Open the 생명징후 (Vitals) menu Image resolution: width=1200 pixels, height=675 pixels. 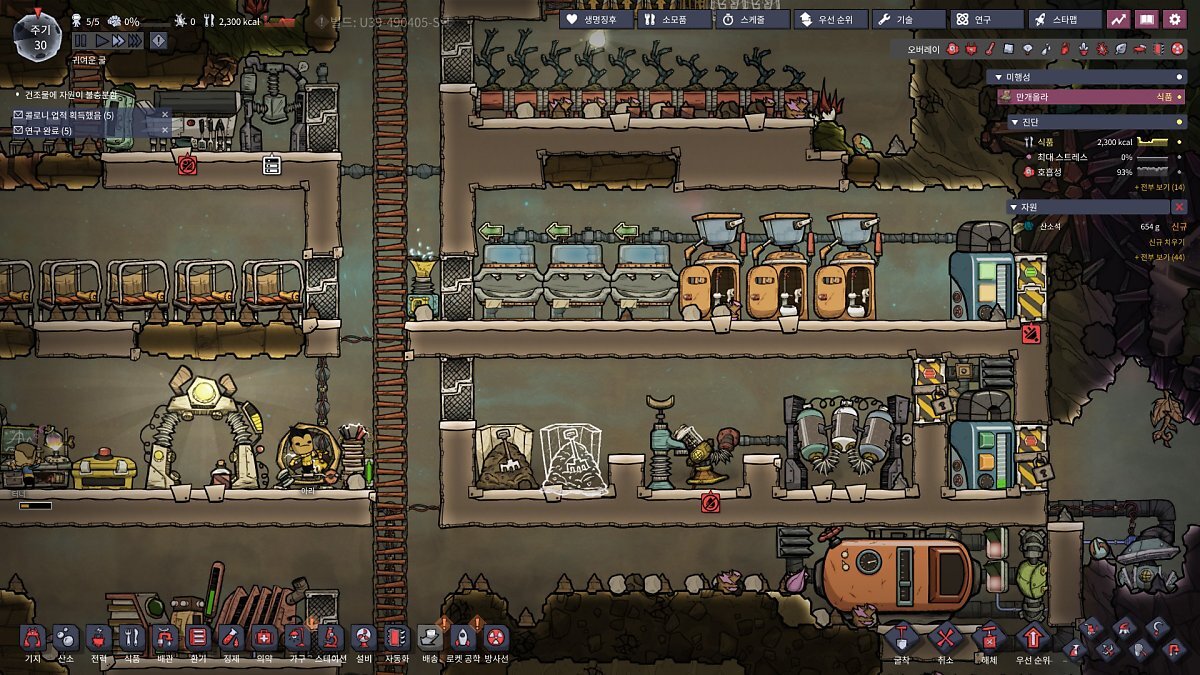pos(596,19)
